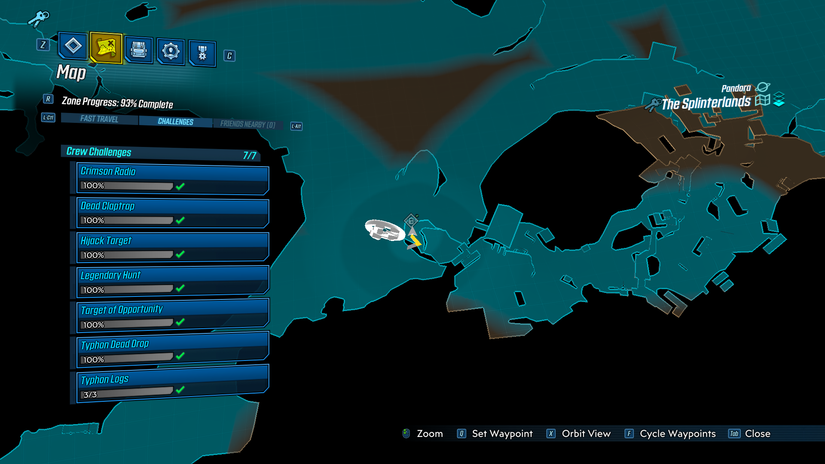Open the Guardian Rank medal tab

click(202, 50)
